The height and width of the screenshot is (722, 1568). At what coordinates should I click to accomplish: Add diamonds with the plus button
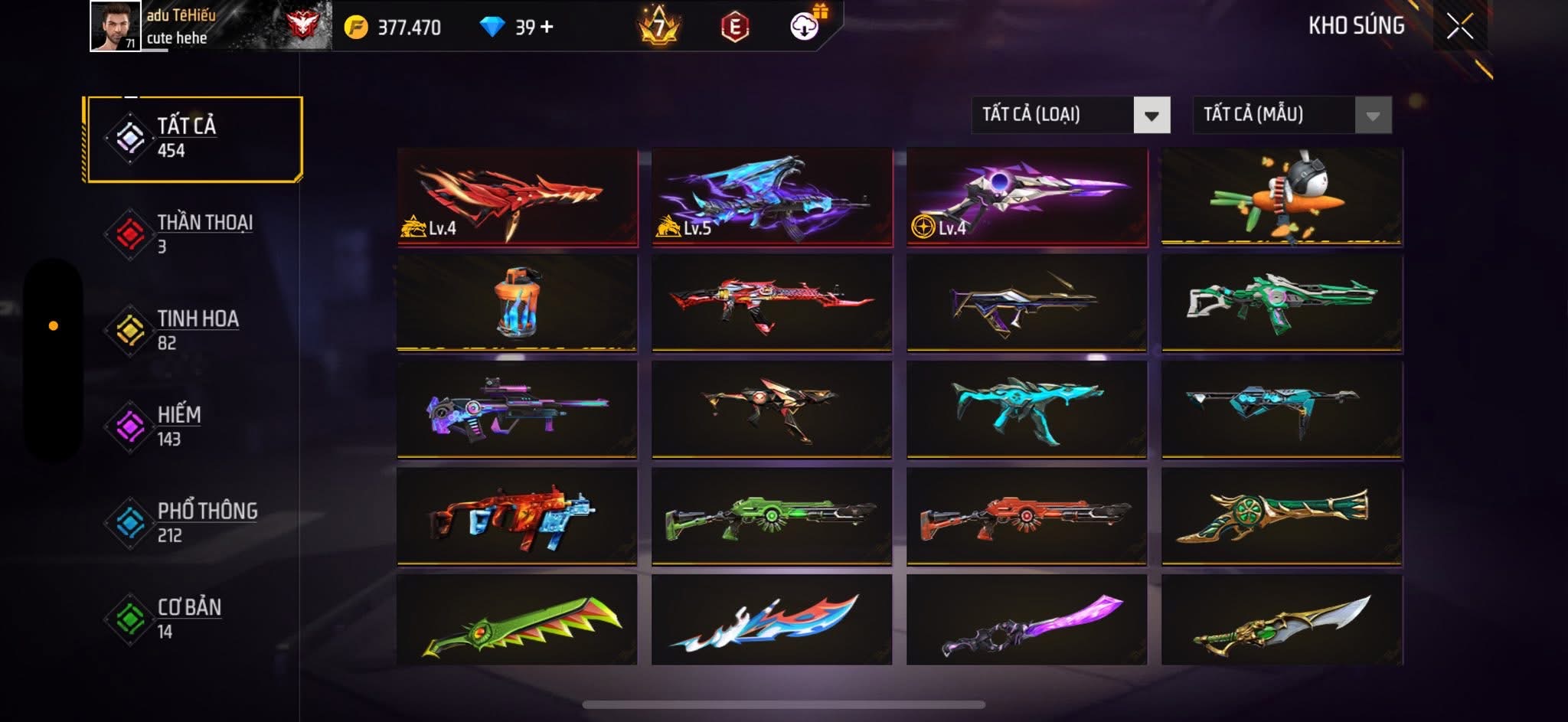(x=547, y=28)
